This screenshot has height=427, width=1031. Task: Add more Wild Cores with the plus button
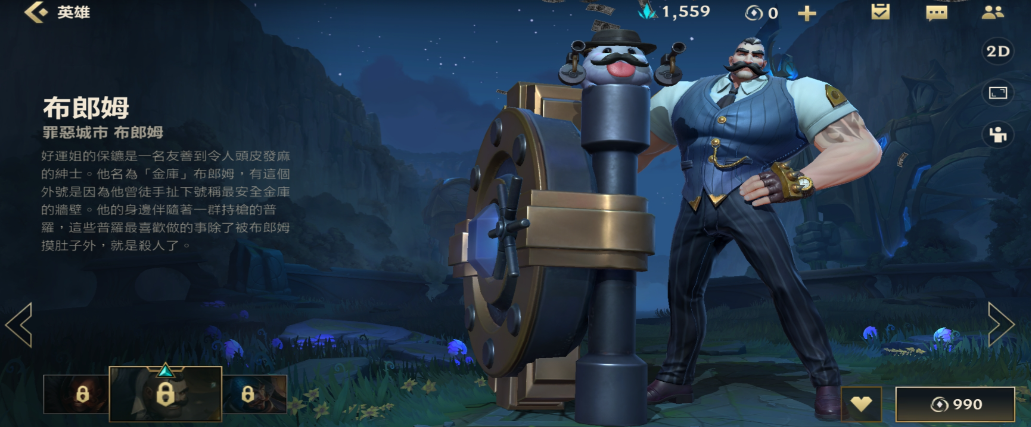(806, 13)
